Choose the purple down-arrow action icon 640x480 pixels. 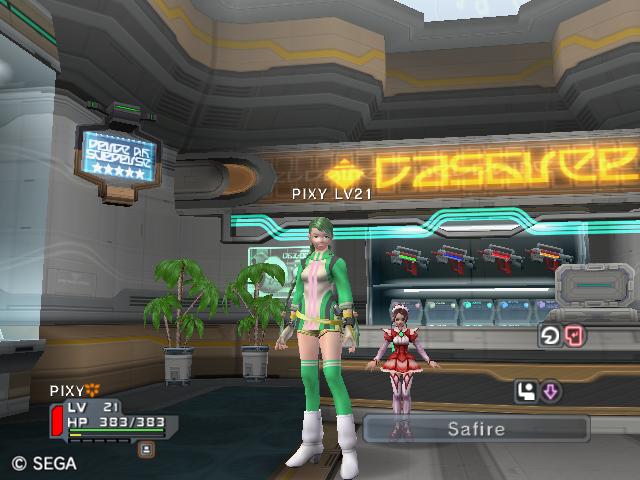(550, 392)
